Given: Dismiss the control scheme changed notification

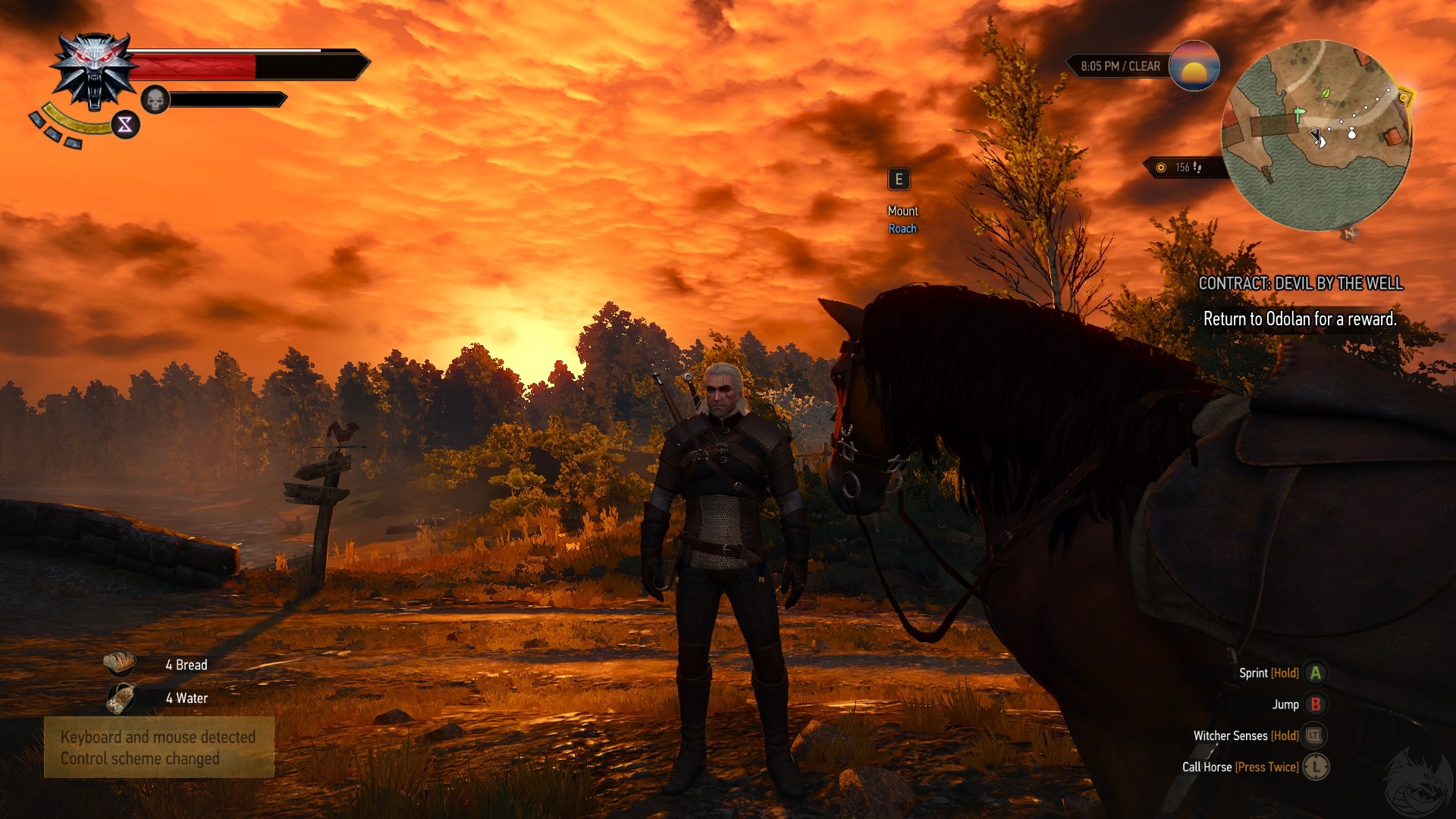Looking at the screenshot, I should (x=158, y=748).
